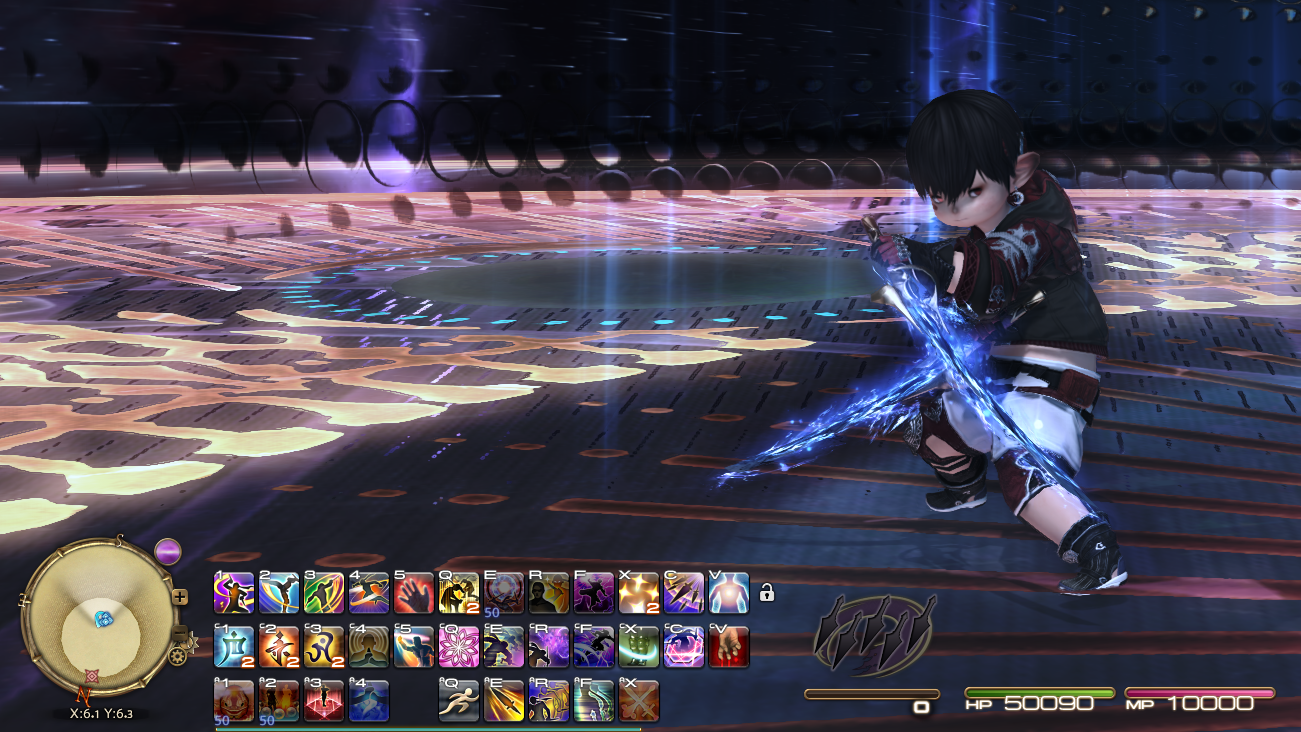The image size is (1301, 732).
Task: Activate the pink lotus flower ability
Action: [459, 647]
